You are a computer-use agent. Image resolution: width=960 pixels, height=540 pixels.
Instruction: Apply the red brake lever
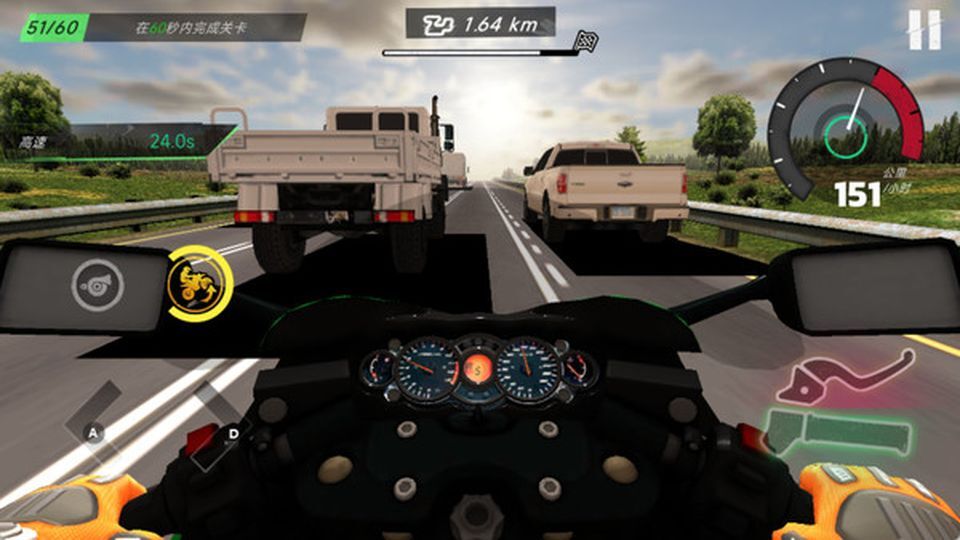[x=843, y=375]
